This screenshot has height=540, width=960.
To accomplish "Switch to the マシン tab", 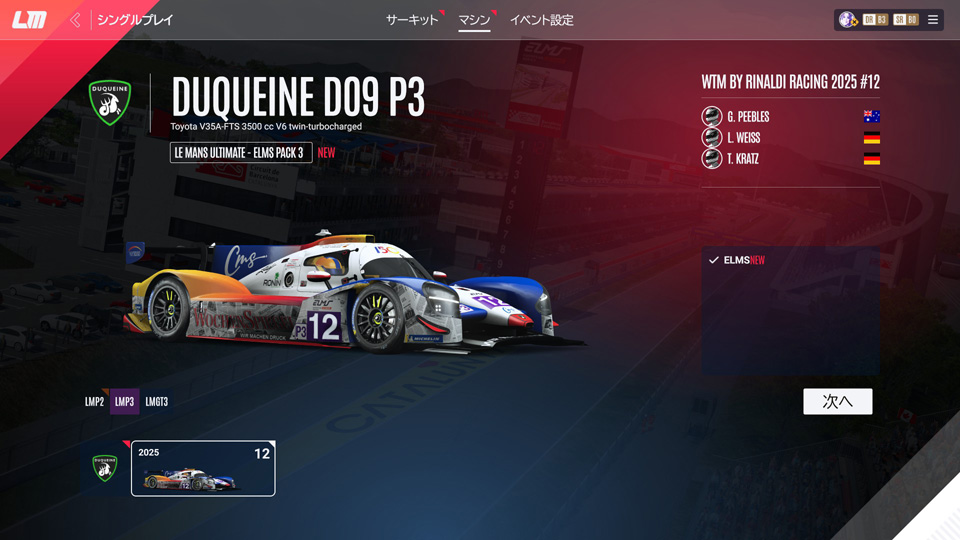I will [x=474, y=20].
